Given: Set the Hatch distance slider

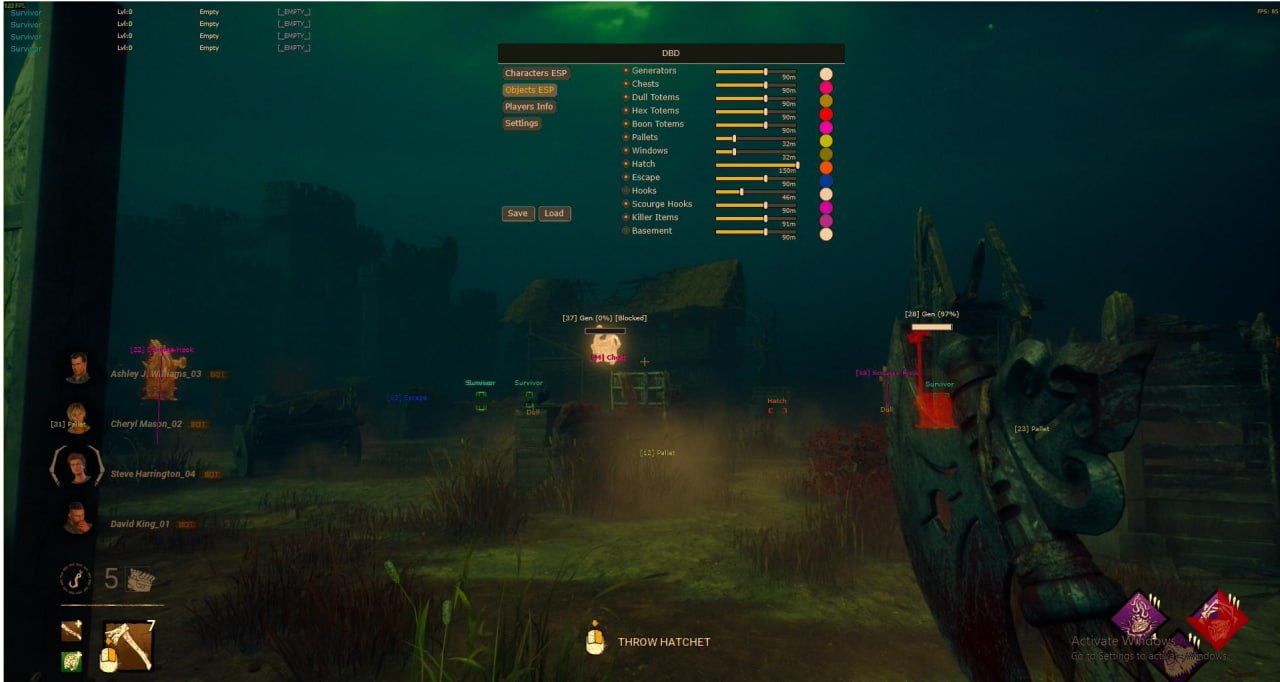Looking at the screenshot, I should tap(797, 165).
